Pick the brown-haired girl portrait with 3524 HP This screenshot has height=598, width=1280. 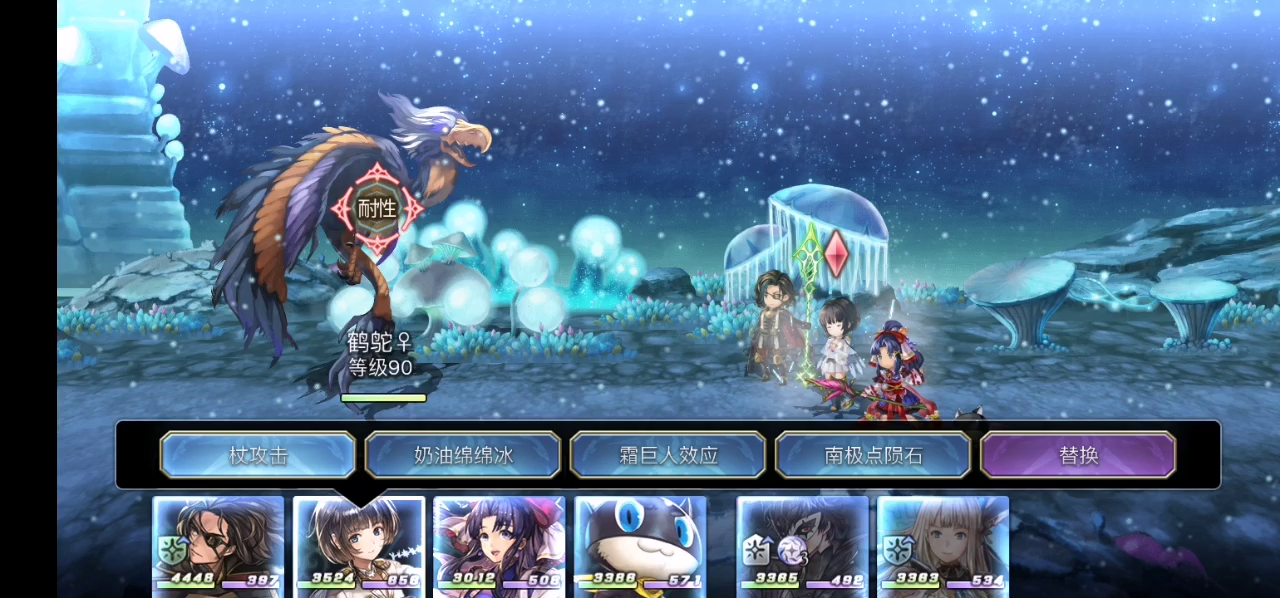[359, 545]
